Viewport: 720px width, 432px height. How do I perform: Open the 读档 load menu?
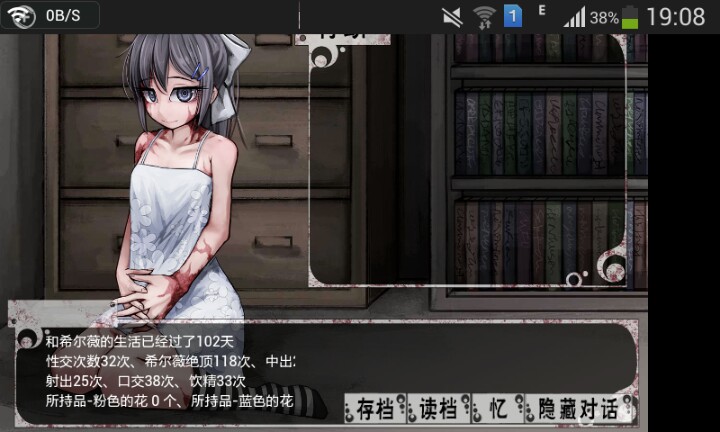[x=437, y=408]
